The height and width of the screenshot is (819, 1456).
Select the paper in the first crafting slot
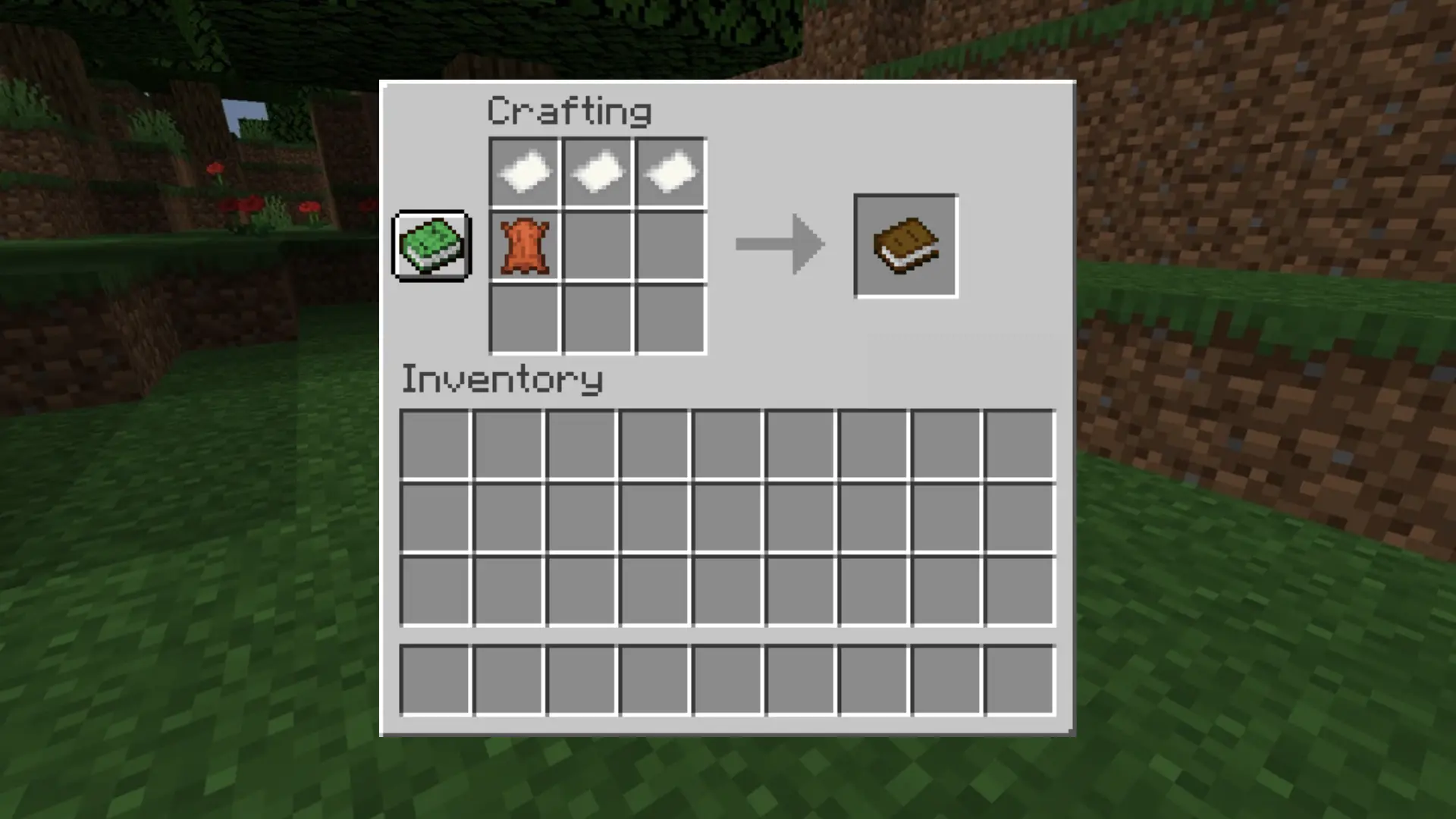point(525,172)
